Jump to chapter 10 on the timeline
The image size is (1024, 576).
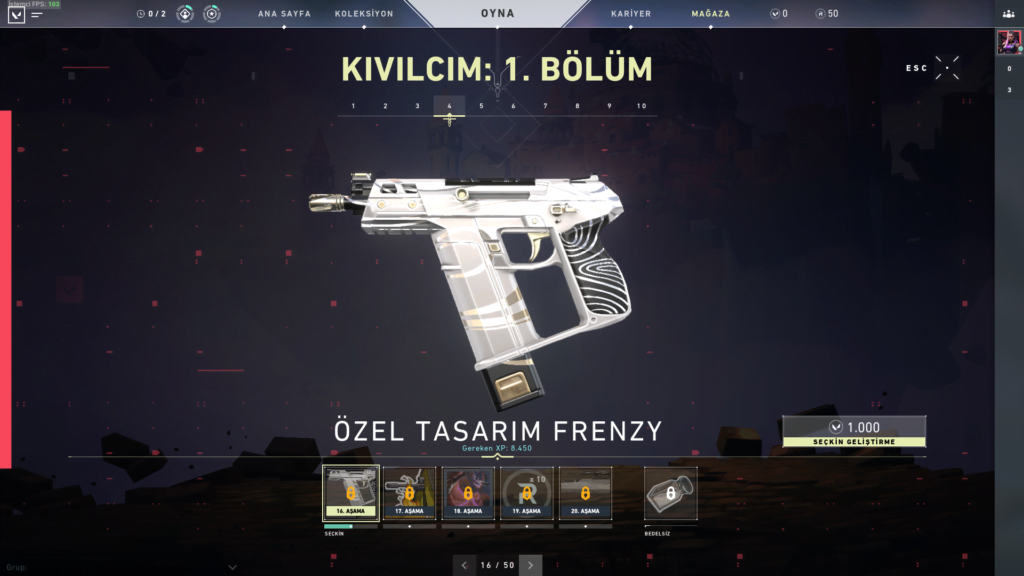click(641, 106)
